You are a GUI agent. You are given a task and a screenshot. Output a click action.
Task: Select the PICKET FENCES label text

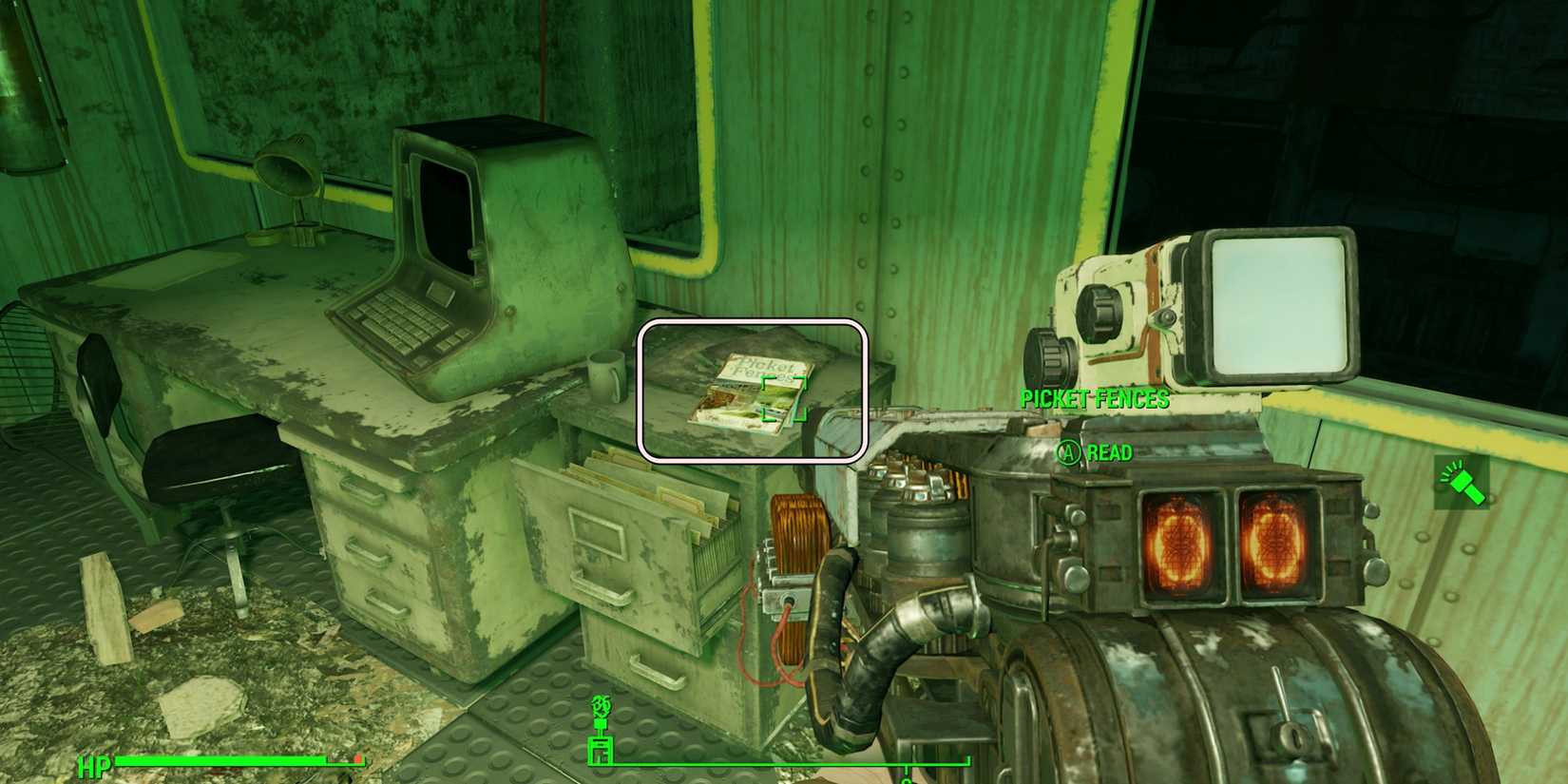(x=1093, y=399)
